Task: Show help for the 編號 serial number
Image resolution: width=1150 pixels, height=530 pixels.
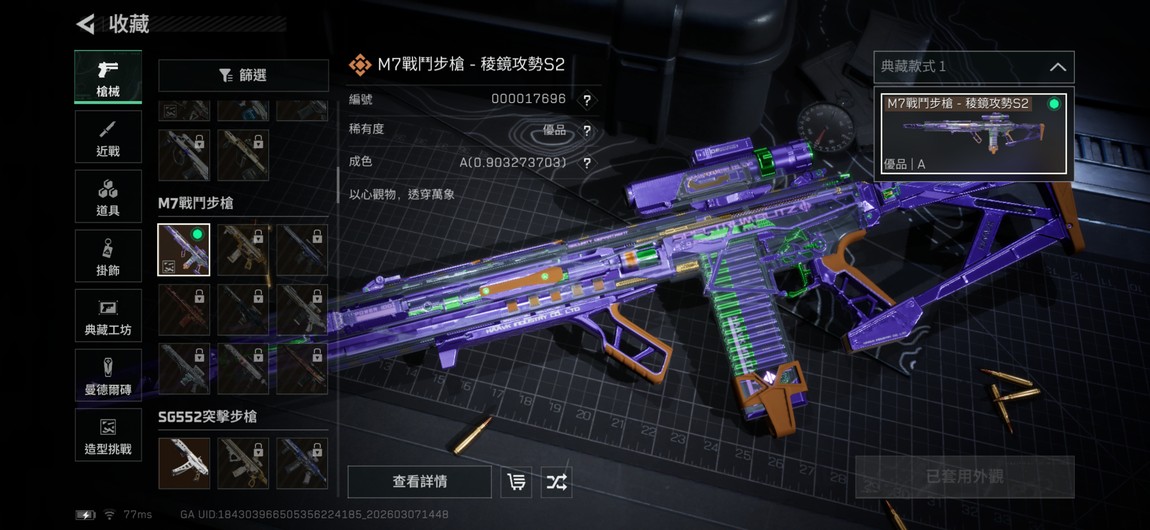Action: click(x=587, y=99)
